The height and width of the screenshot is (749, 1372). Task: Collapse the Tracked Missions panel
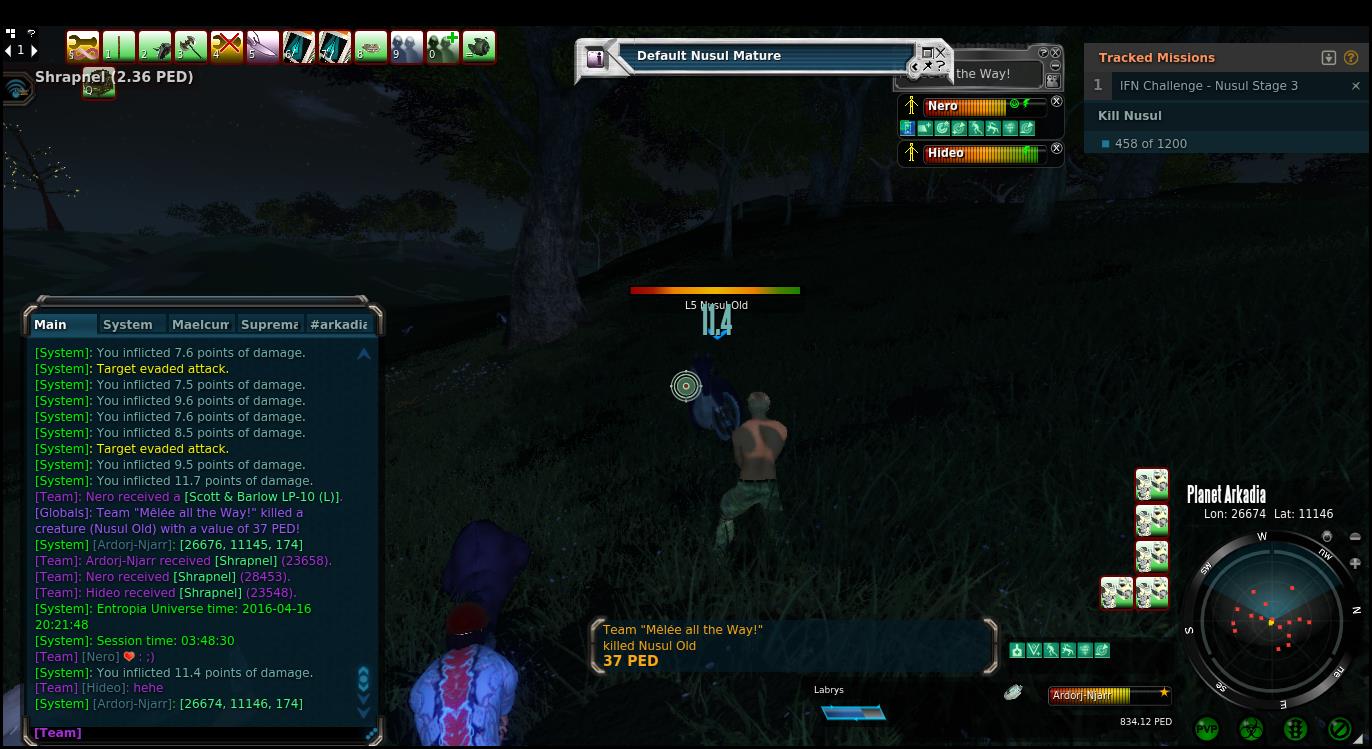pyautogui.click(x=1328, y=58)
